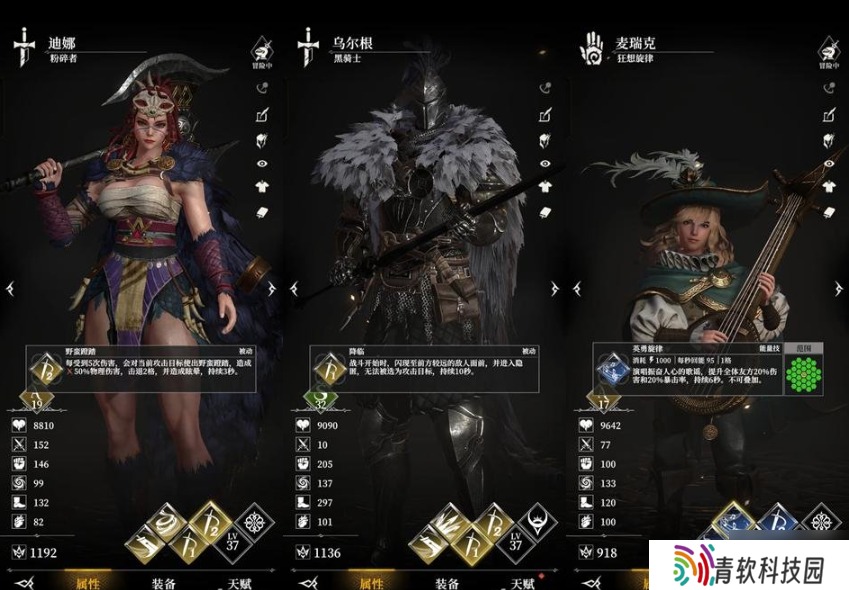Switch to Dina's 装备 equipment tab

tap(163, 583)
